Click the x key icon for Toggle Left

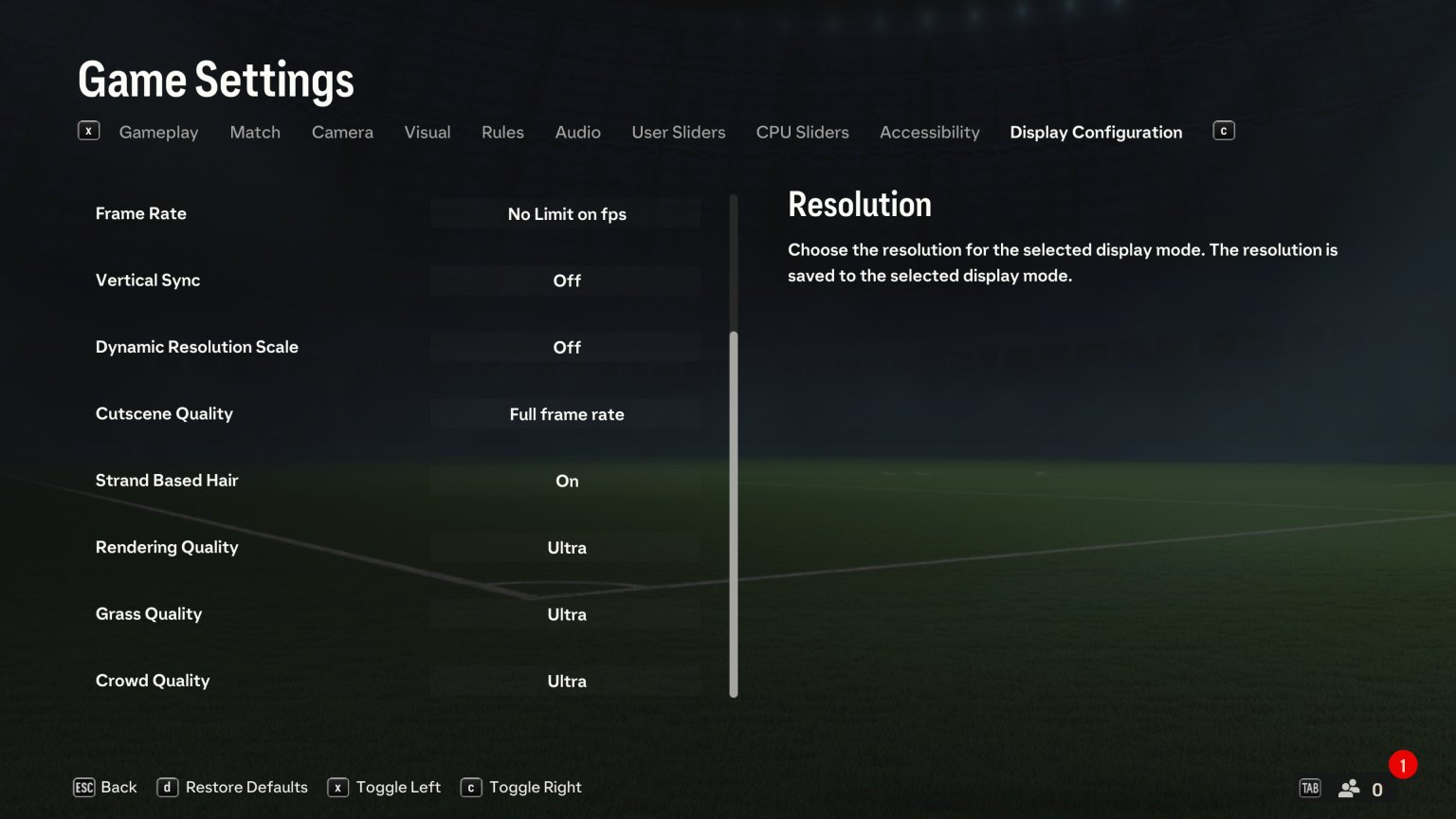[x=337, y=787]
